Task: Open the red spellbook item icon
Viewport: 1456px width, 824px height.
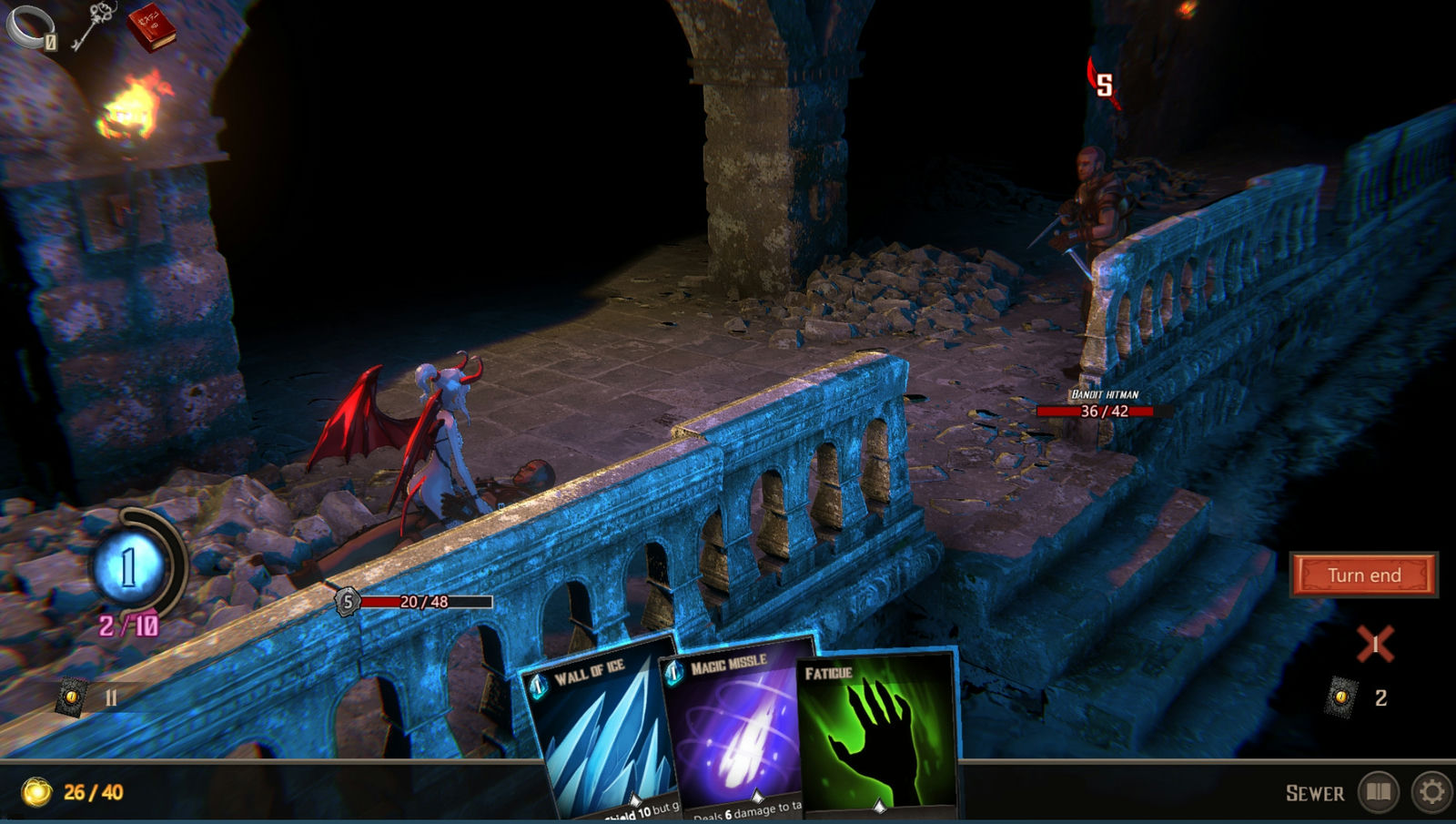Action: point(151,27)
